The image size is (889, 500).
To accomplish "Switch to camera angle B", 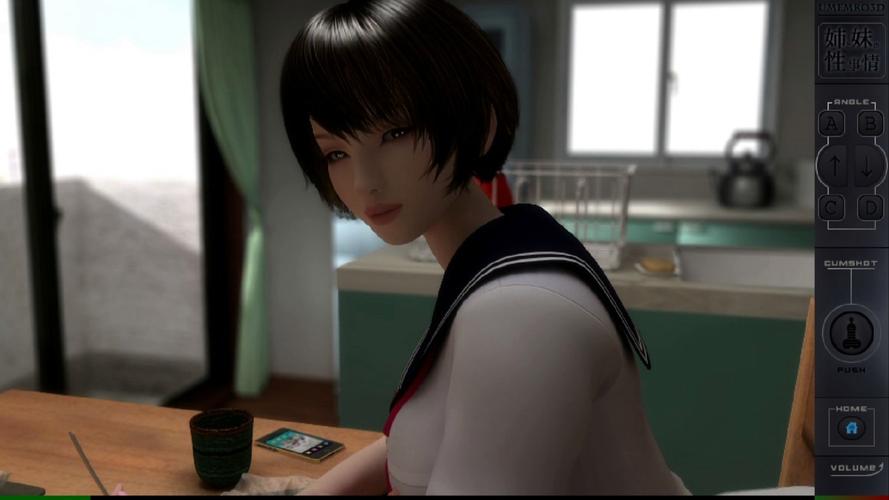I will [x=870, y=123].
